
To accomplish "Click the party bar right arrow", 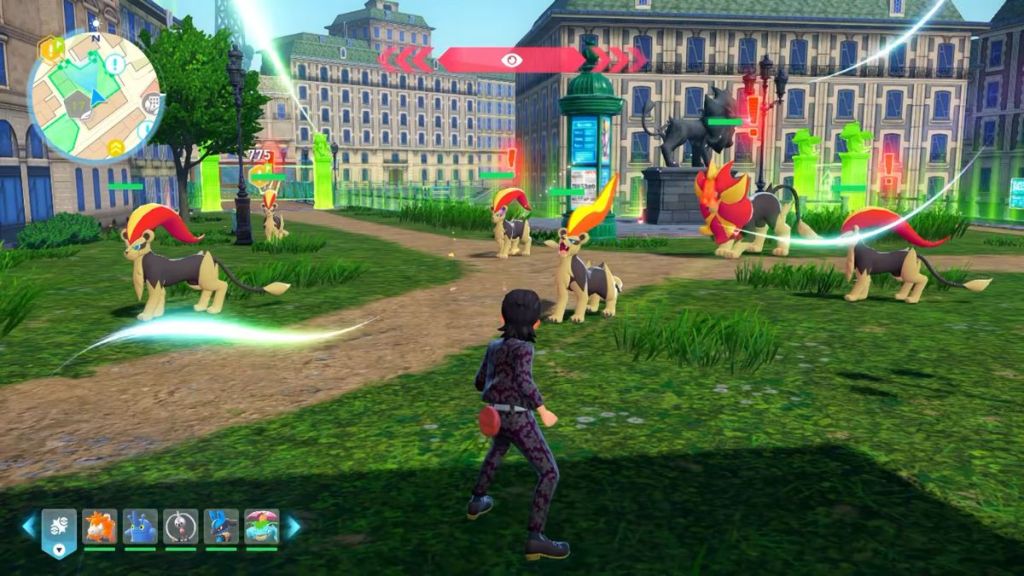I will point(293,526).
